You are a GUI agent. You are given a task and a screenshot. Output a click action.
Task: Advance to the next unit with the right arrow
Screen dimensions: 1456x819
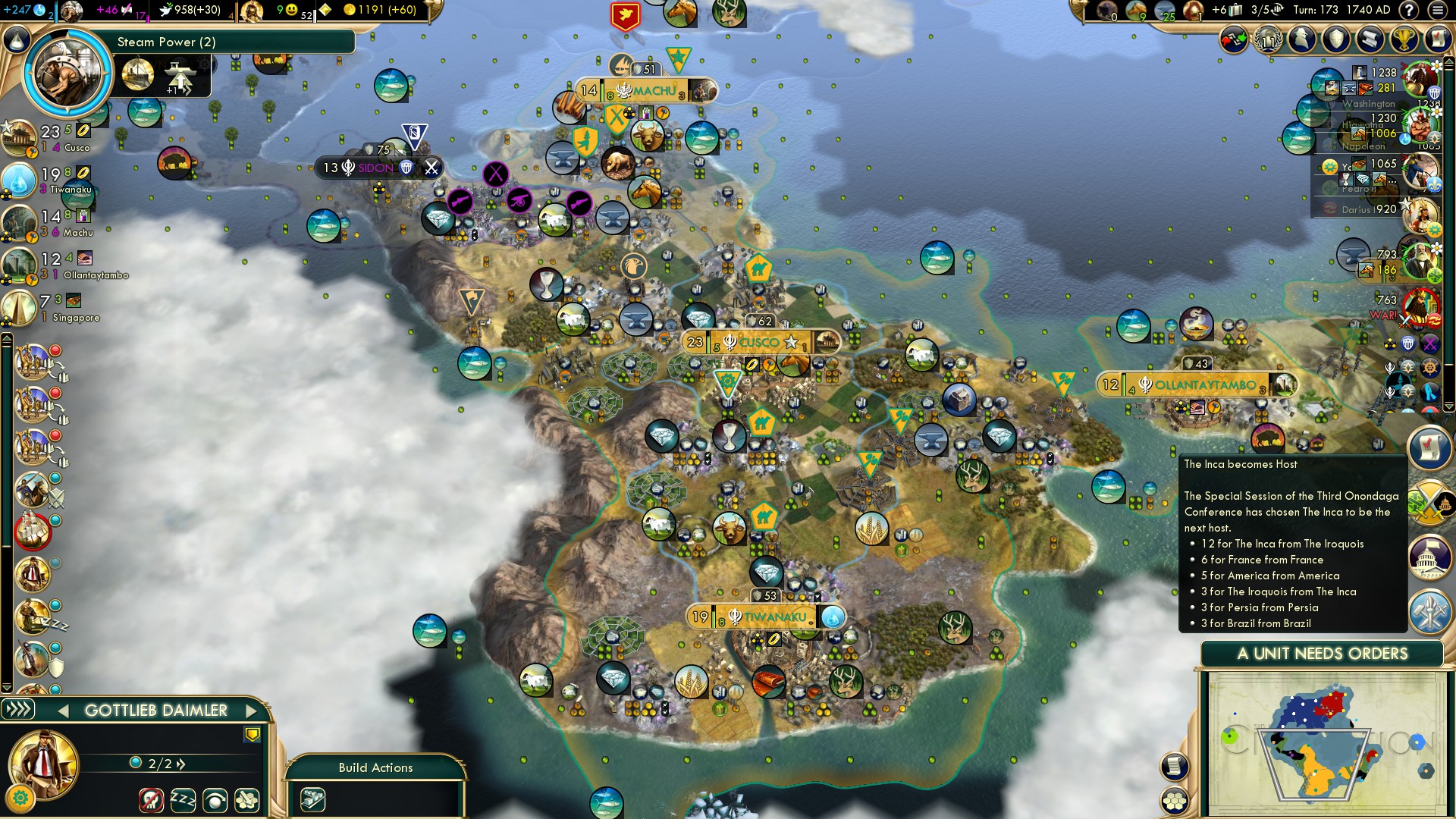(x=251, y=711)
